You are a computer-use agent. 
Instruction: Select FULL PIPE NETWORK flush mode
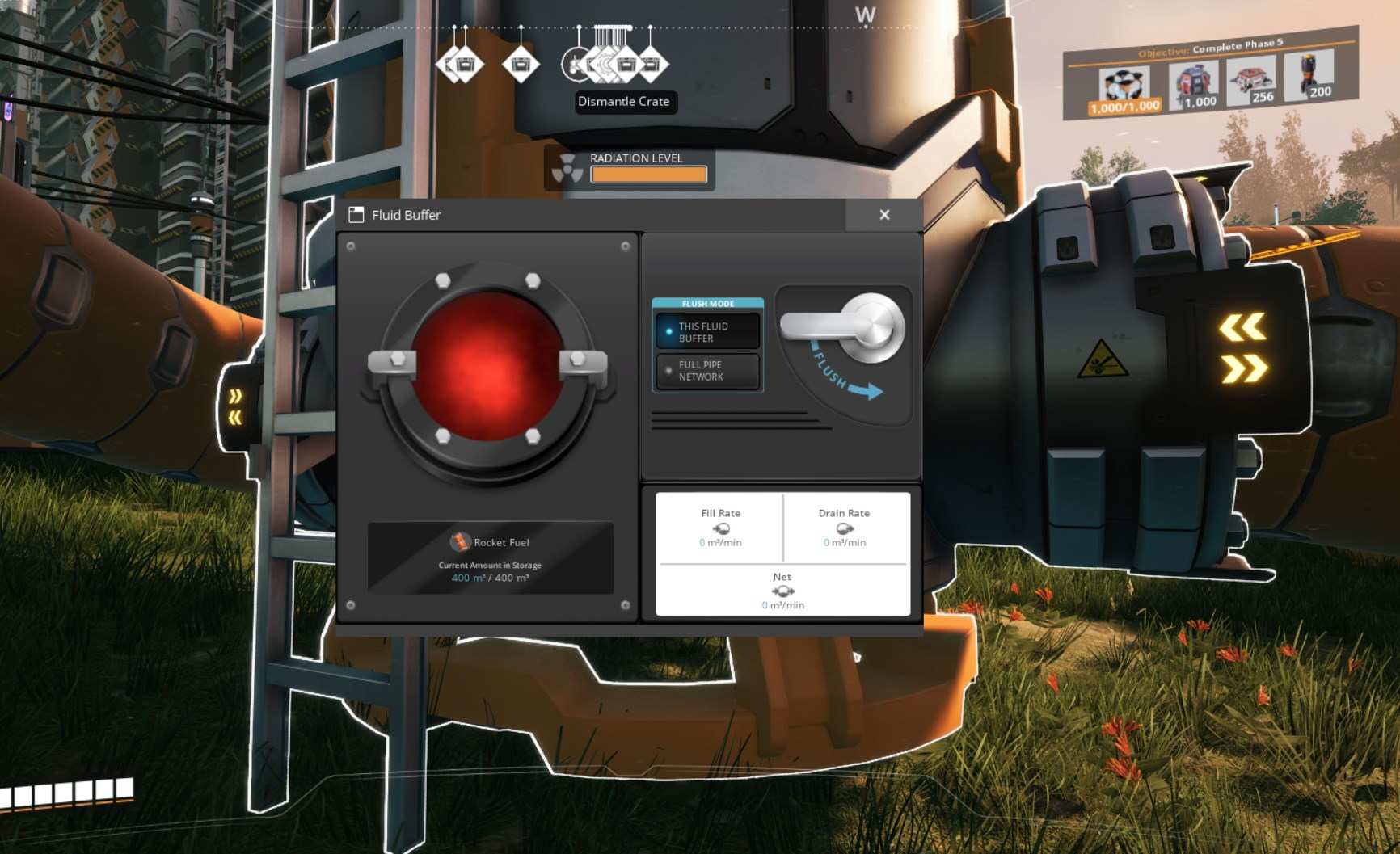[707, 370]
